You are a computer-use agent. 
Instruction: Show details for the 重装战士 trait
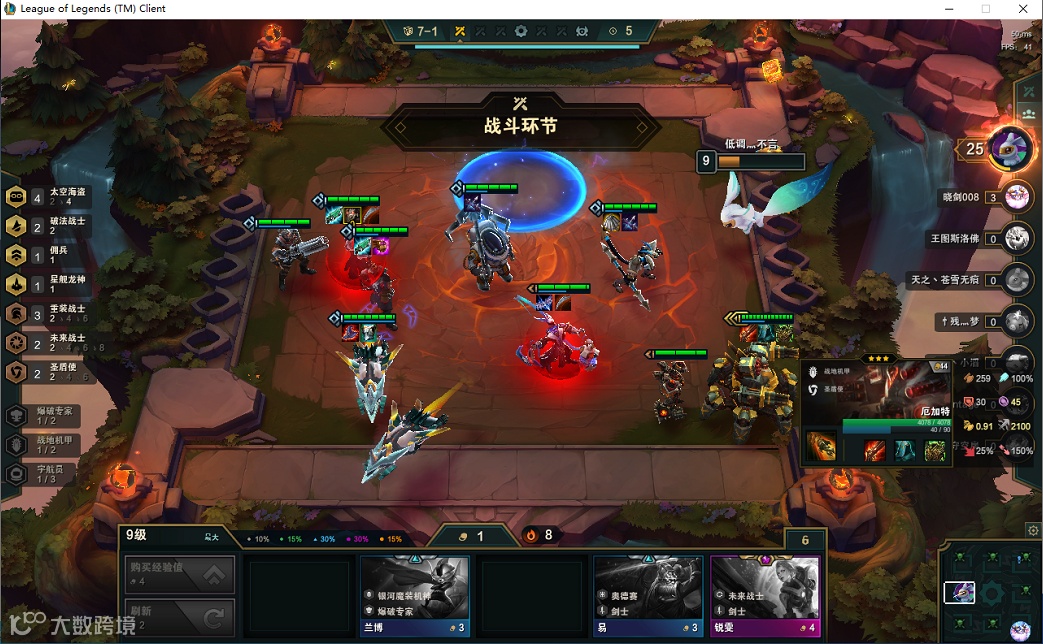[x=50, y=314]
